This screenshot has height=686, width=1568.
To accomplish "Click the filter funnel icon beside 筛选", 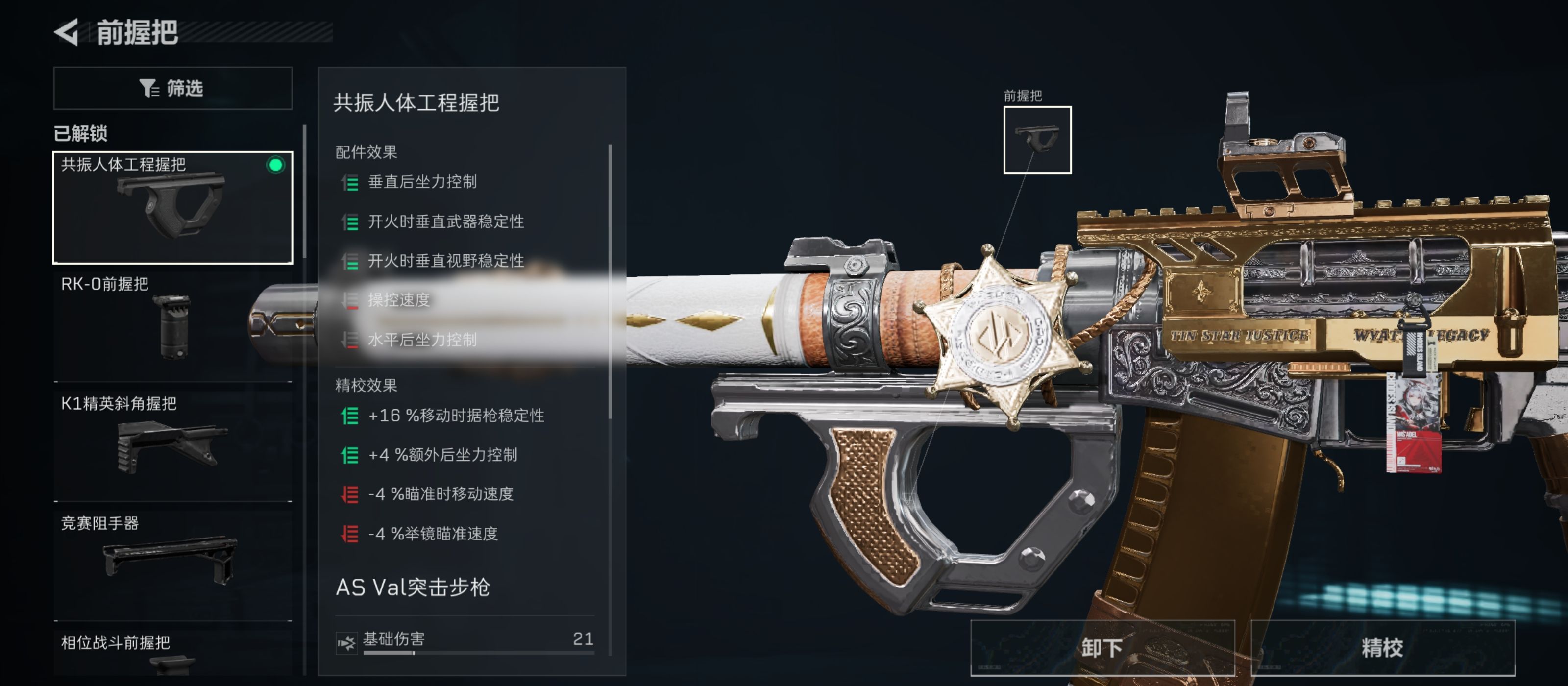I will [148, 88].
